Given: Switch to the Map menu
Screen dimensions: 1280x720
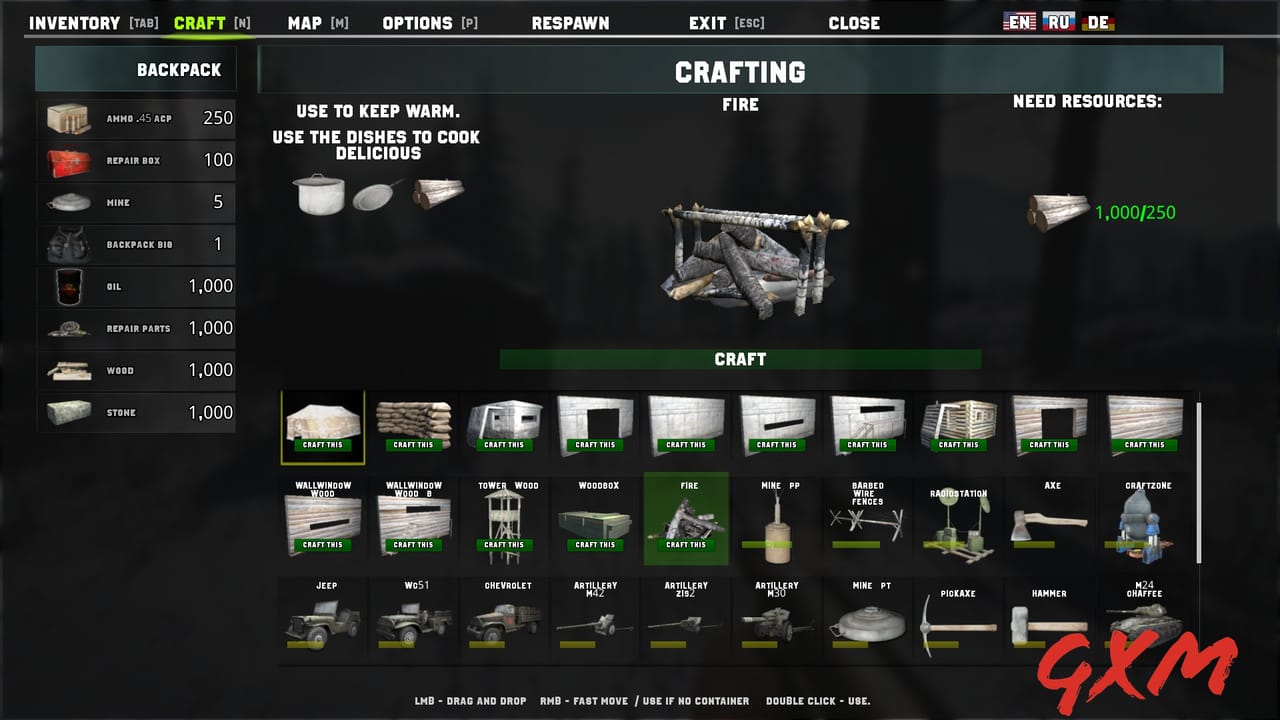Looking at the screenshot, I should (305, 22).
